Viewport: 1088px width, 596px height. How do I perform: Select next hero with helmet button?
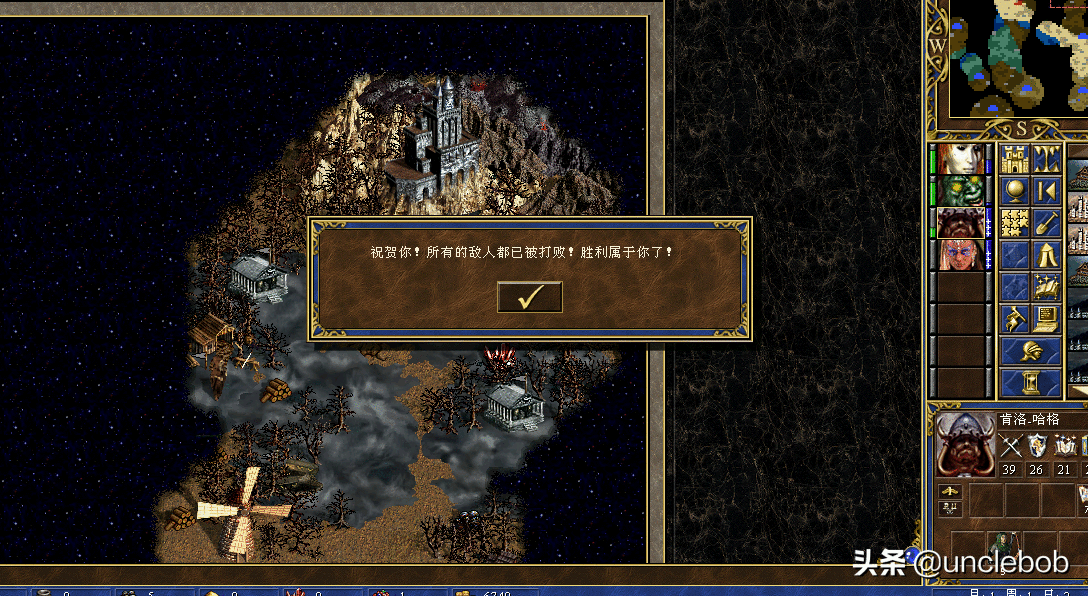click(x=1031, y=351)
